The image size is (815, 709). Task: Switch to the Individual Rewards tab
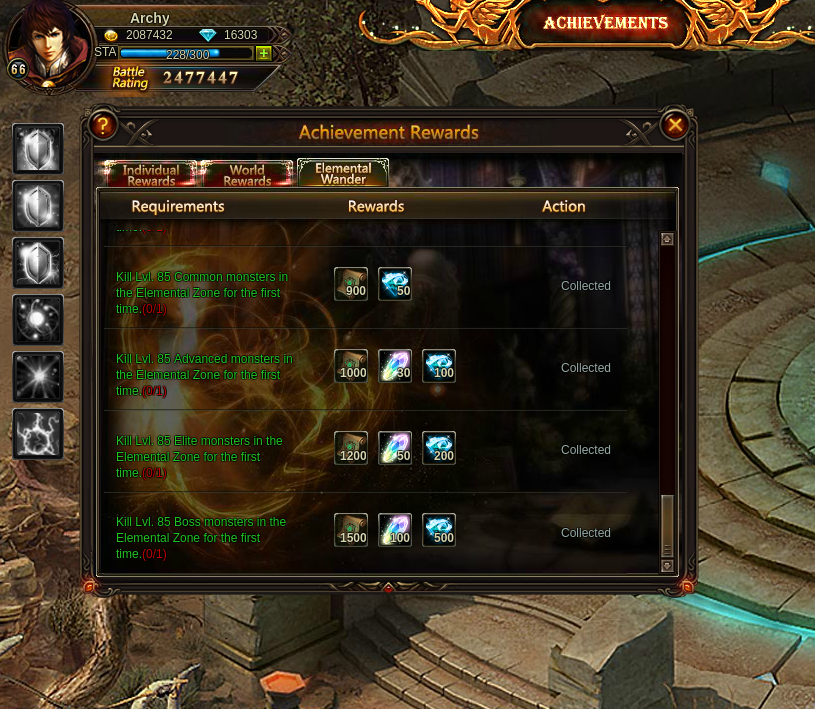150,175
